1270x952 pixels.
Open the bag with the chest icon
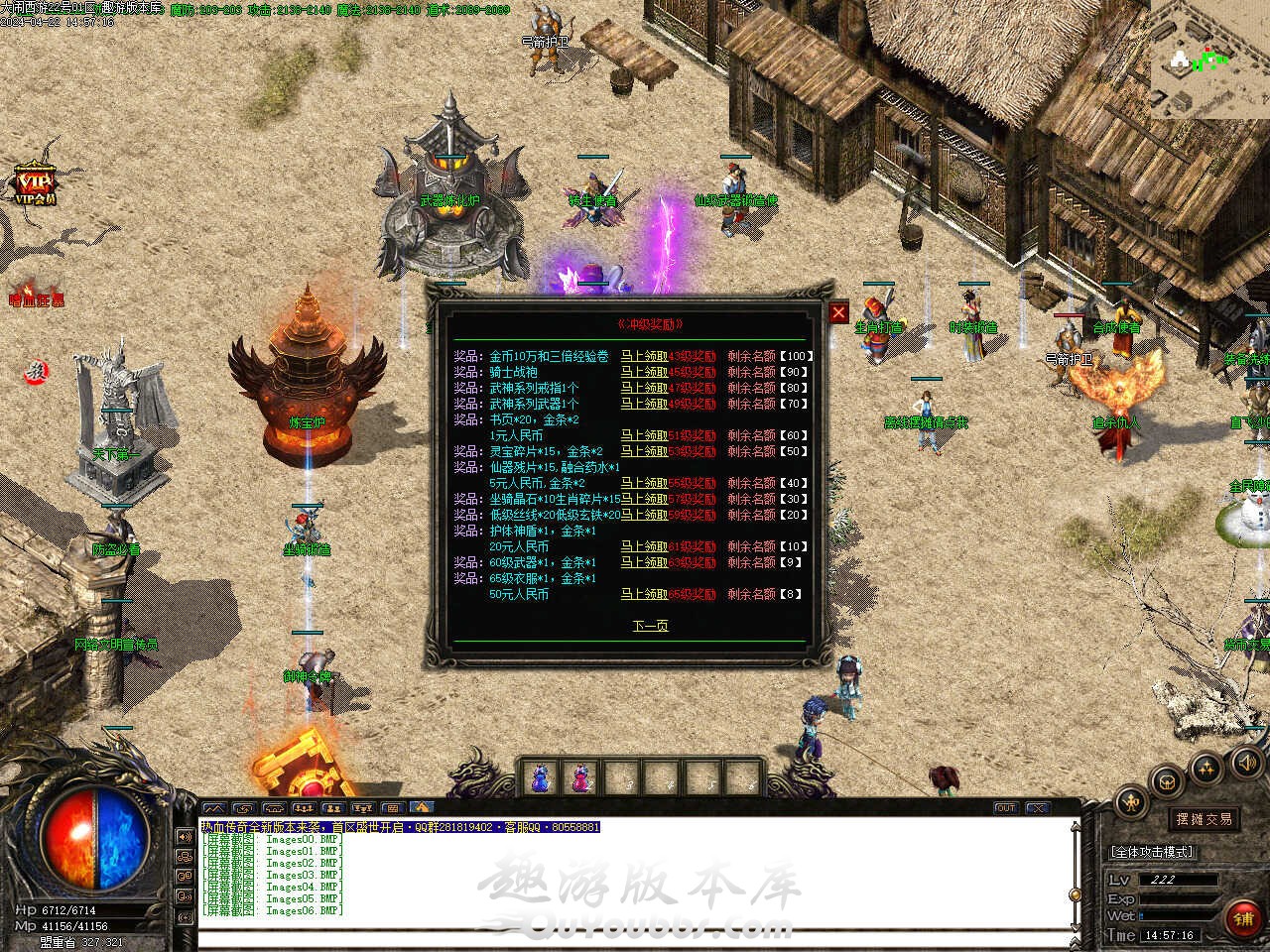[1168, 780]
